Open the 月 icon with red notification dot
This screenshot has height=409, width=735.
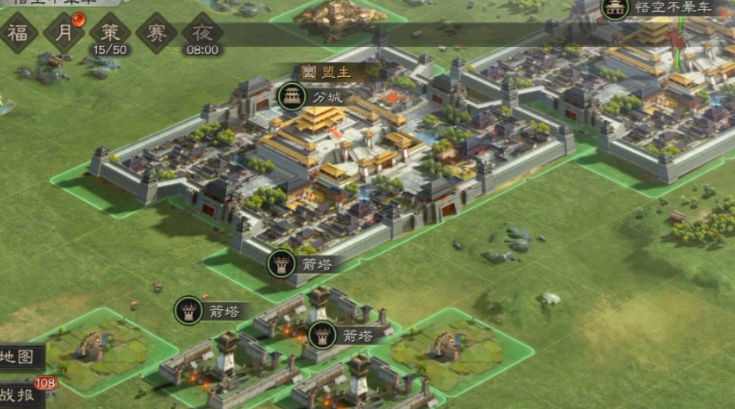point(64,32)
